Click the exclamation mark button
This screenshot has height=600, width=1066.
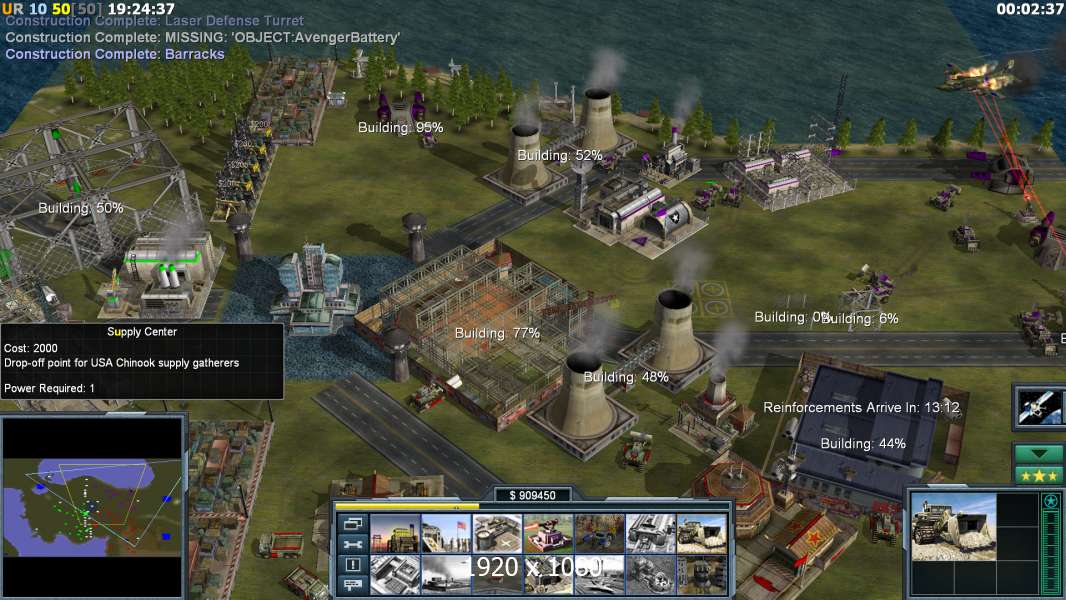point(351,565)
